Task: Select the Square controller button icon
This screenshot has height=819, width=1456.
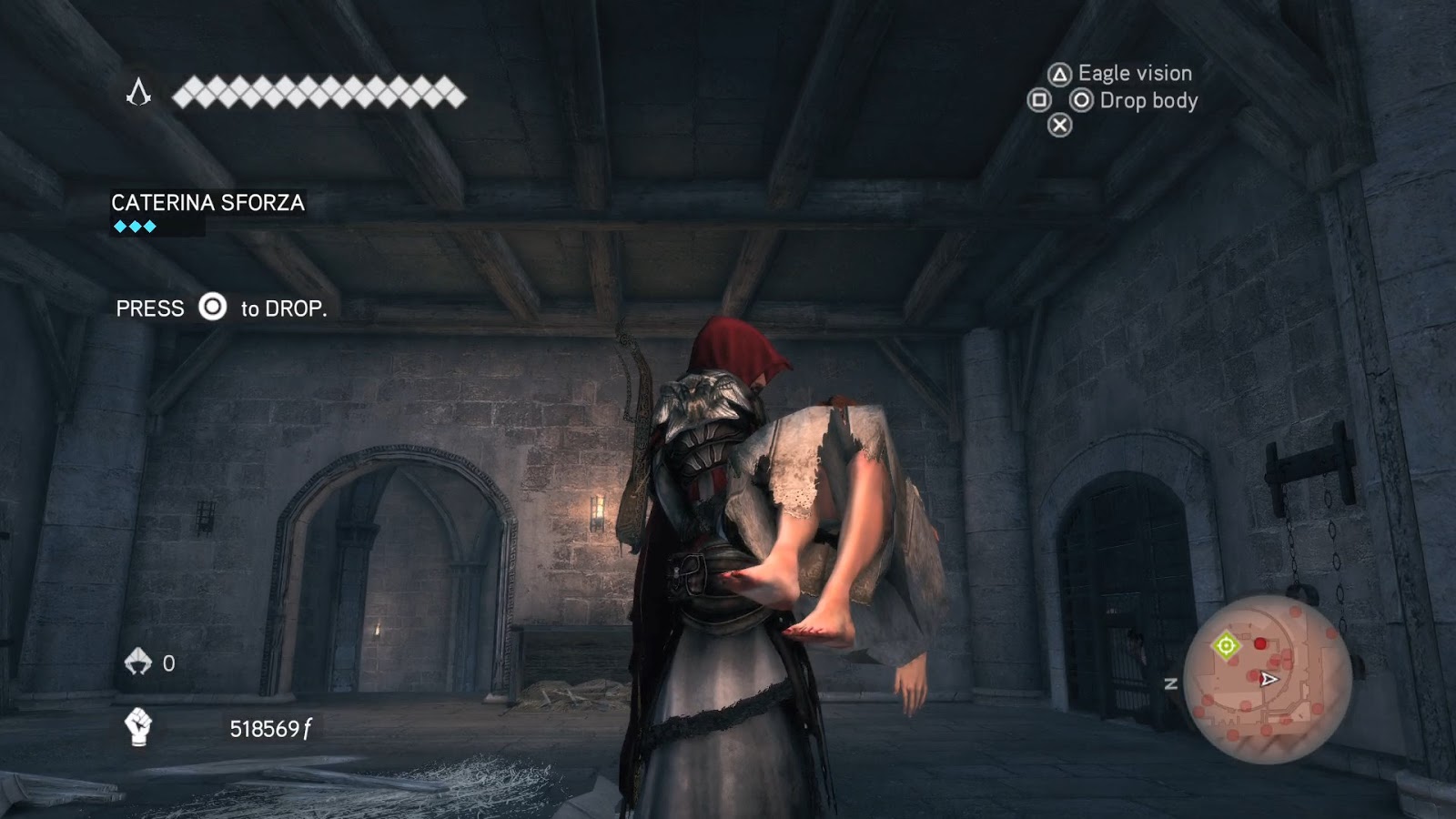Action: (x=1038, y=100)
